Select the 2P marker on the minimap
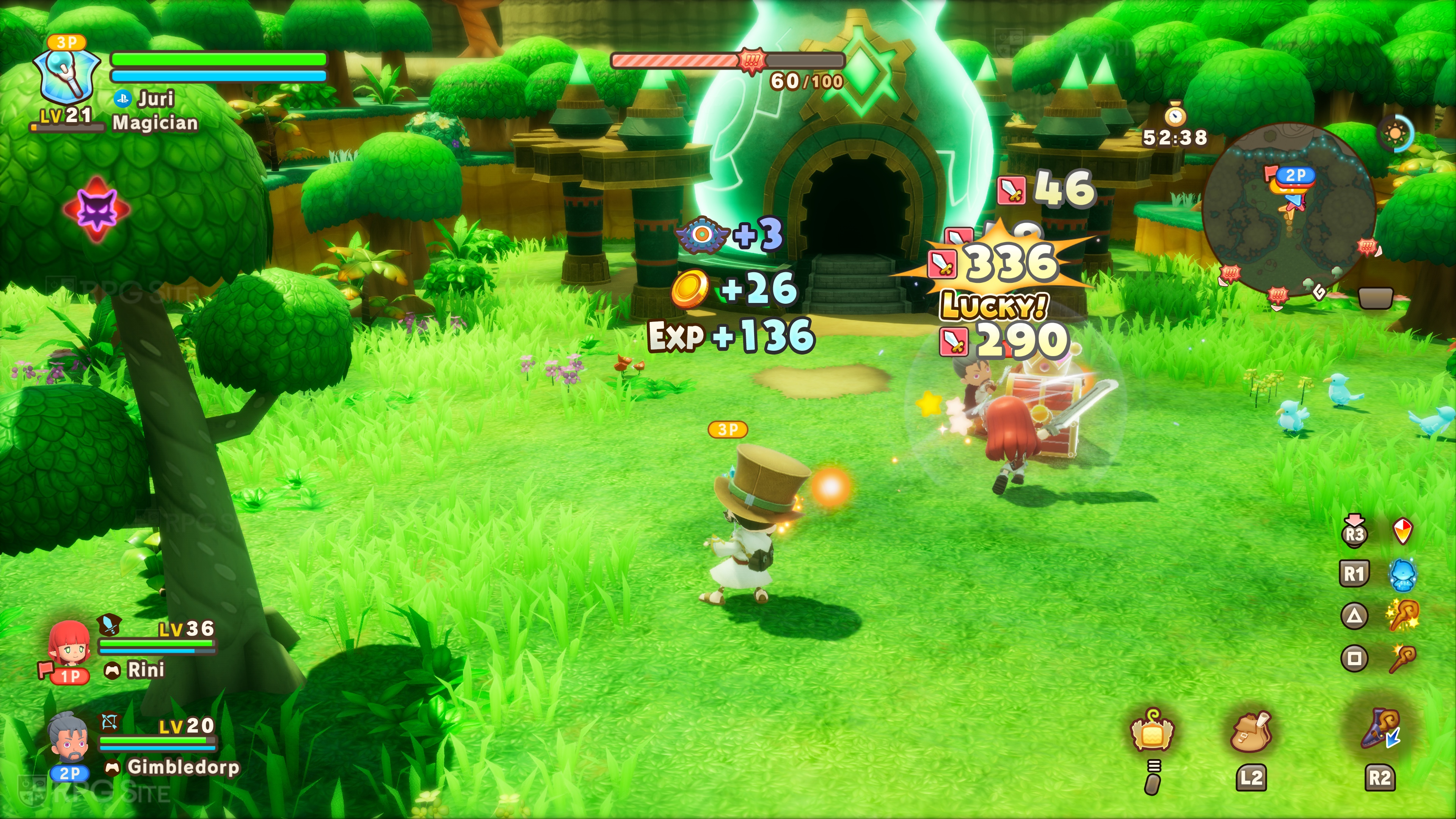 click(x=1296, y=176)
